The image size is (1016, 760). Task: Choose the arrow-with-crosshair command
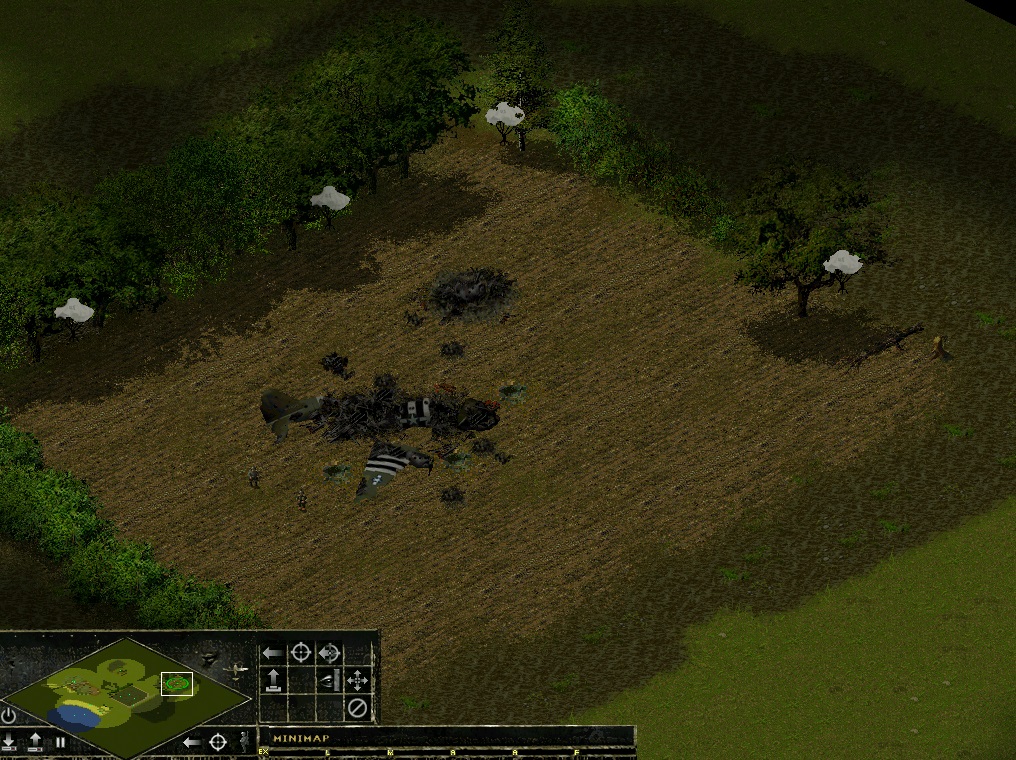[x=329, y=654]
